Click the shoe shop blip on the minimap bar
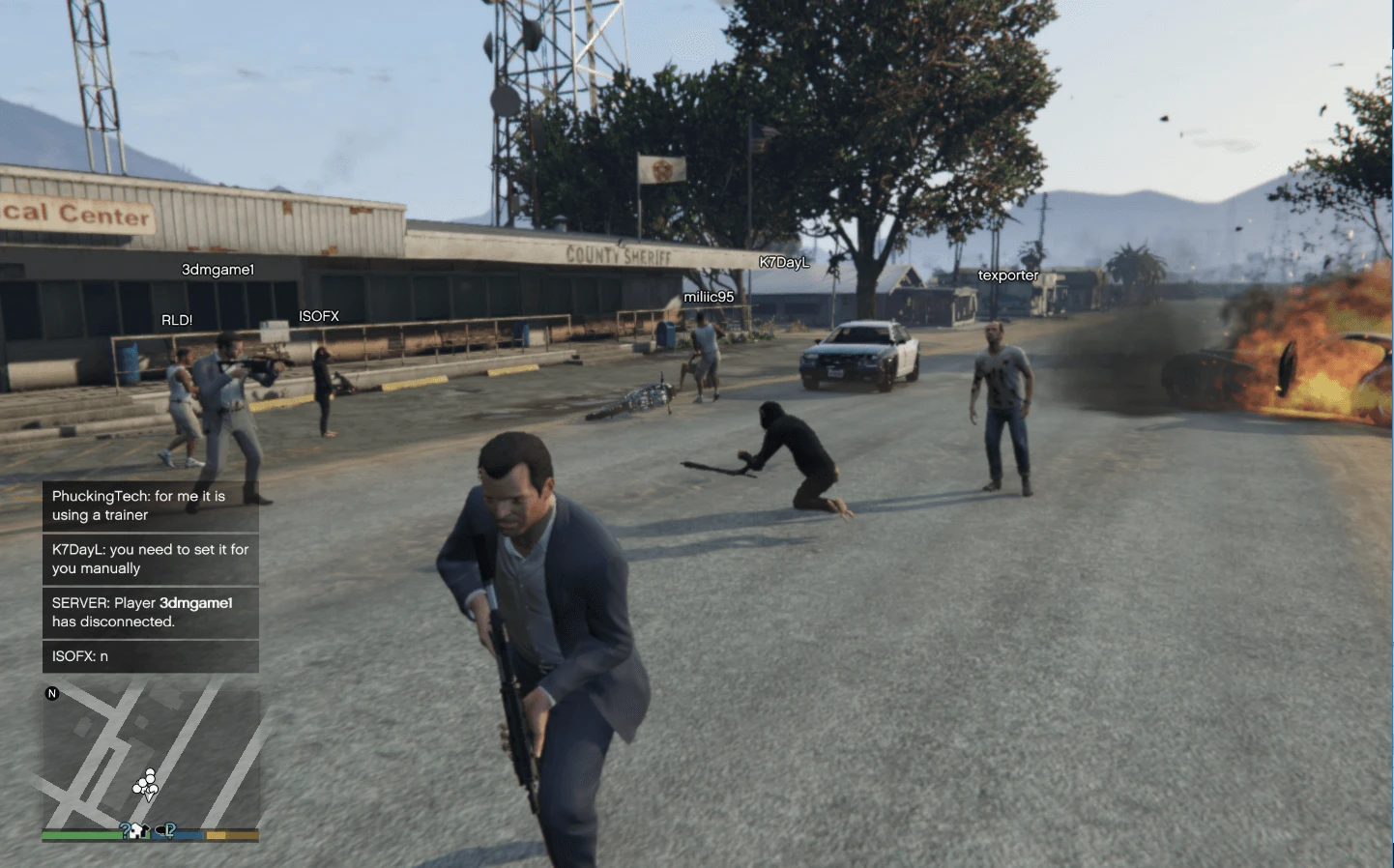This screenshot has width=1394, height=868. point(159,831)
